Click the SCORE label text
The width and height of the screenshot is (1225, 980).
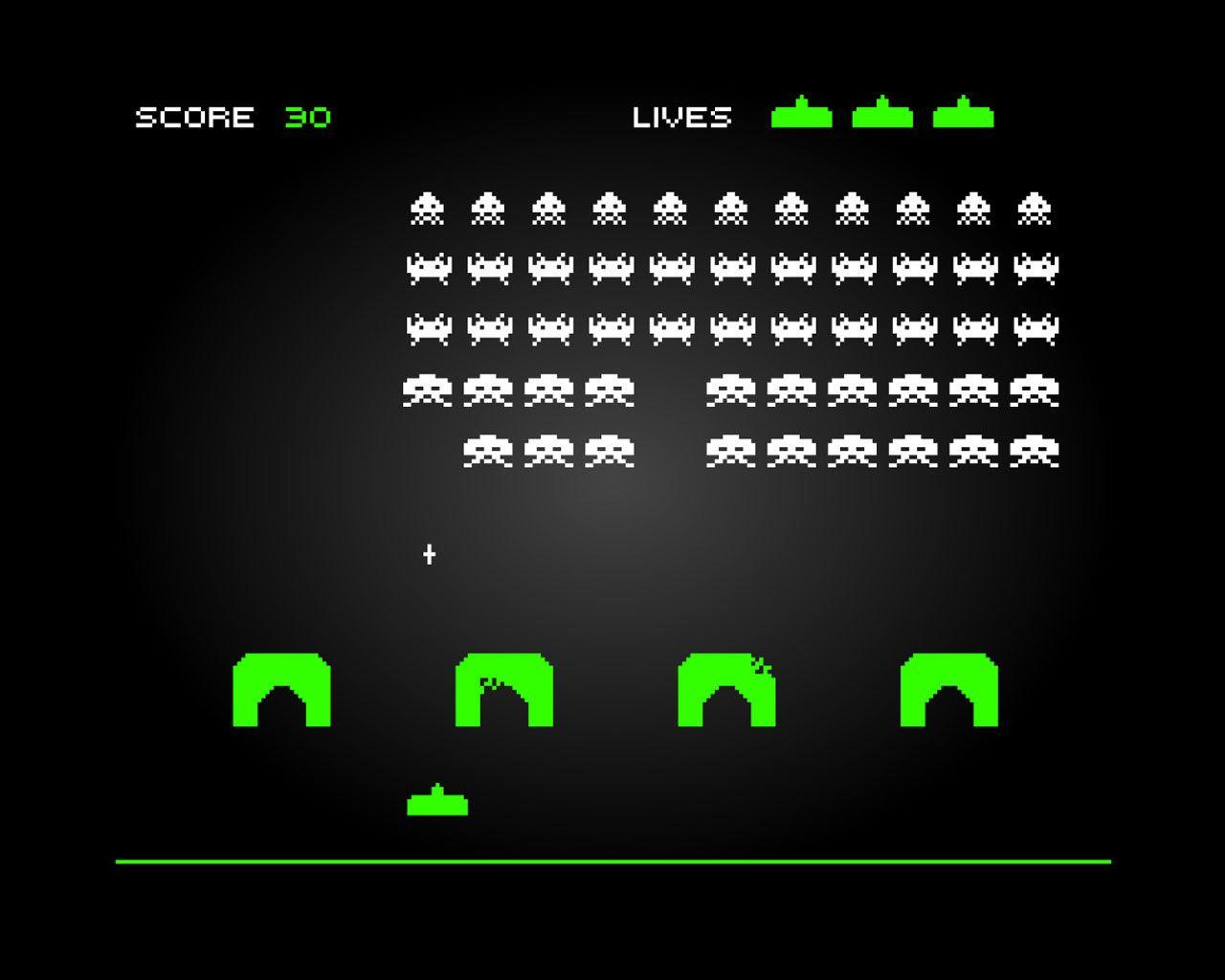click(194, 117)
